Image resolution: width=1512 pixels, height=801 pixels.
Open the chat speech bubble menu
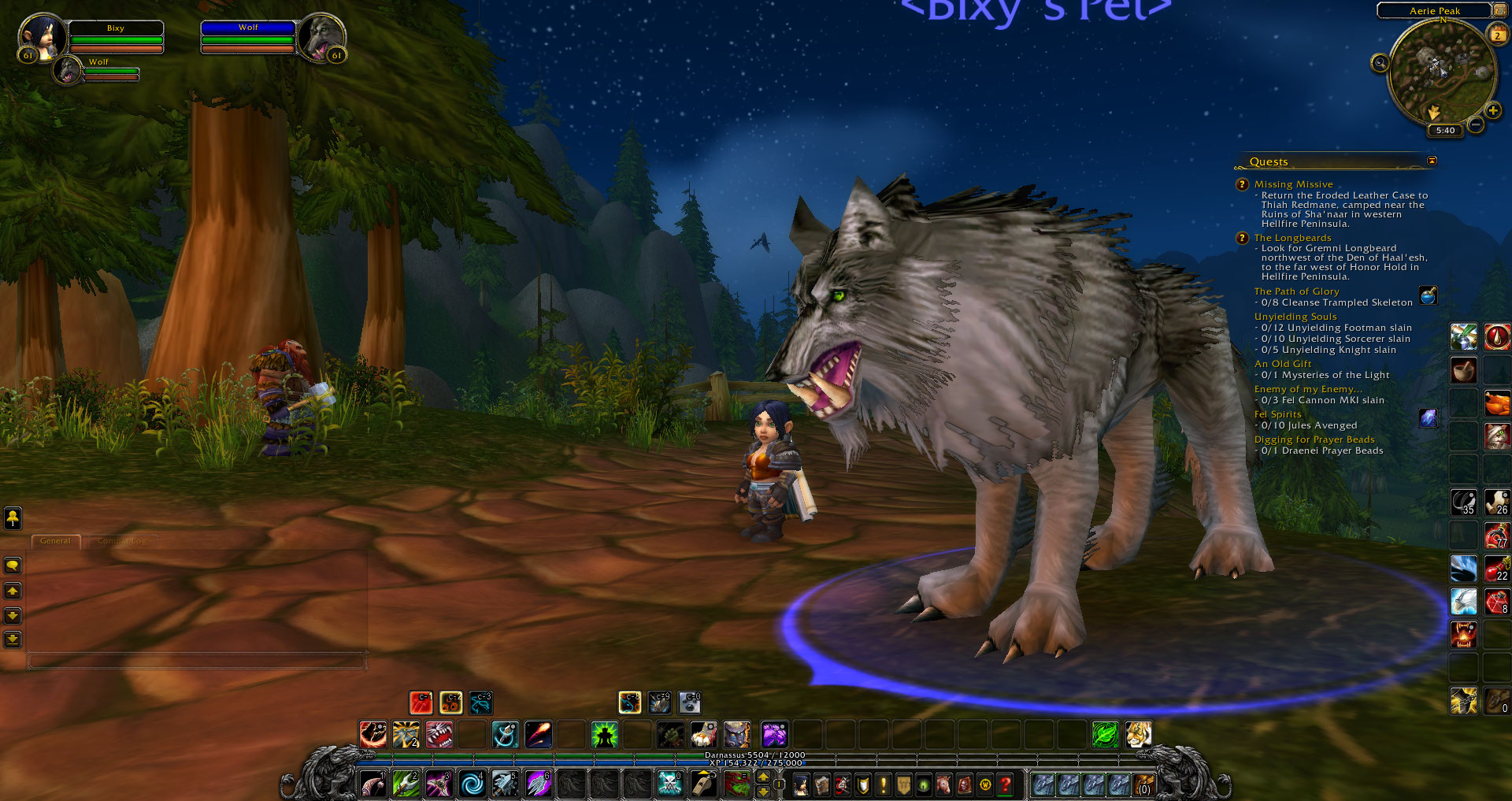coord(13,566)
